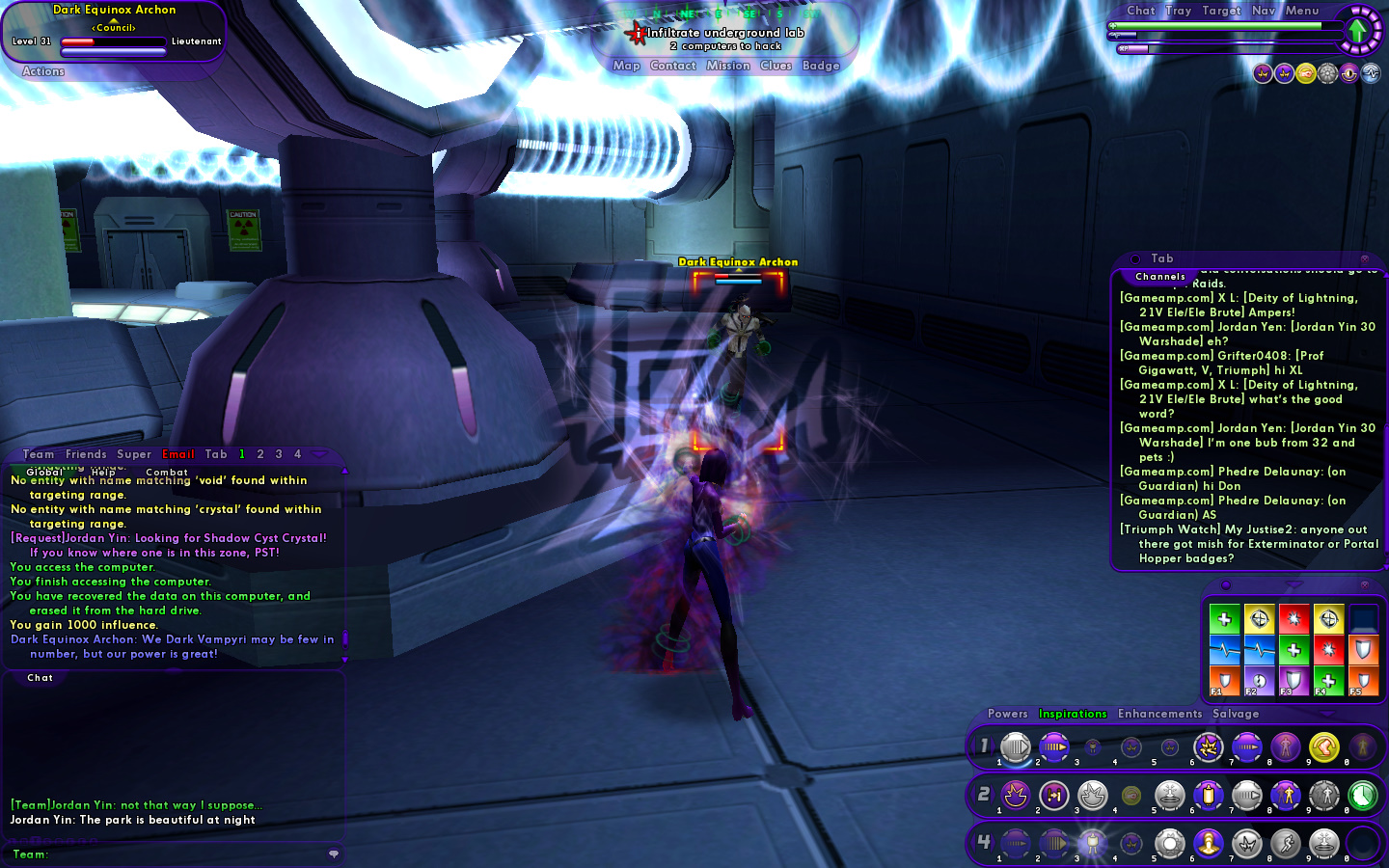Open the Channels list in chat
Image resolution: width=1389 pixels, height=868 pixels.
click(x=1160, y=277)
